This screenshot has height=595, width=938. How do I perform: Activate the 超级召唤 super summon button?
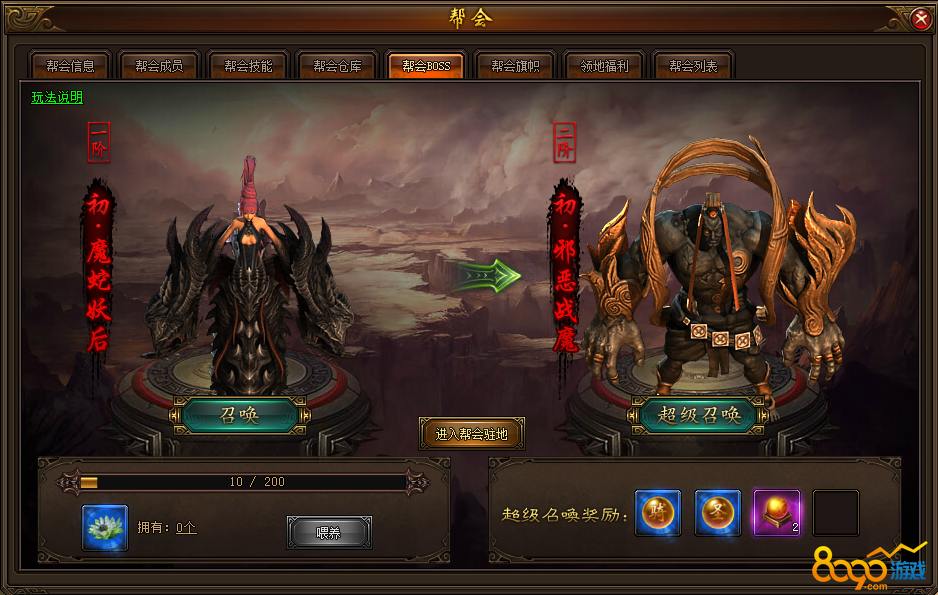699,415
